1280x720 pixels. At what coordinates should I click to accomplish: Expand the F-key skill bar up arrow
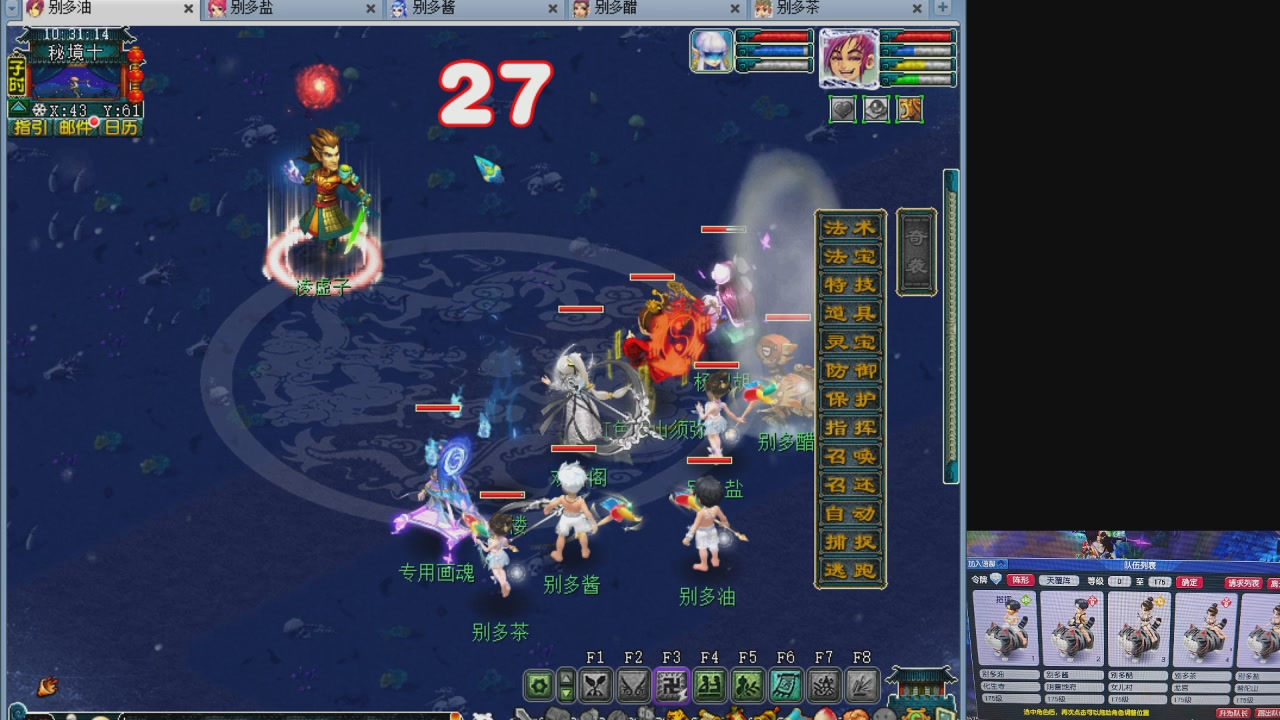click(568, 680)
